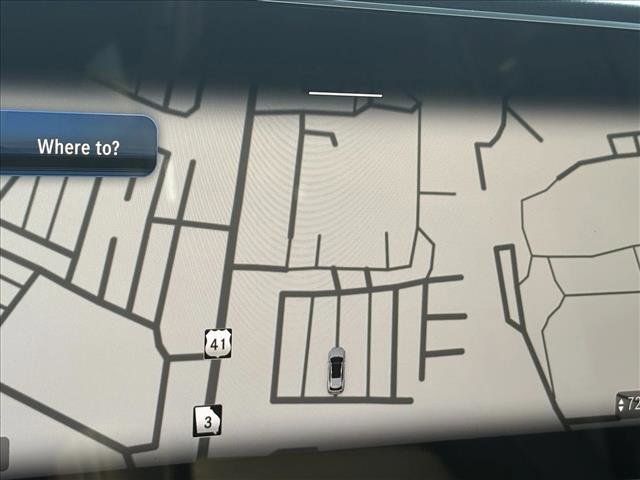Open the "Where to?" destination search
The height and width of the screenshot is (480, 640).
tap(78, 147)
